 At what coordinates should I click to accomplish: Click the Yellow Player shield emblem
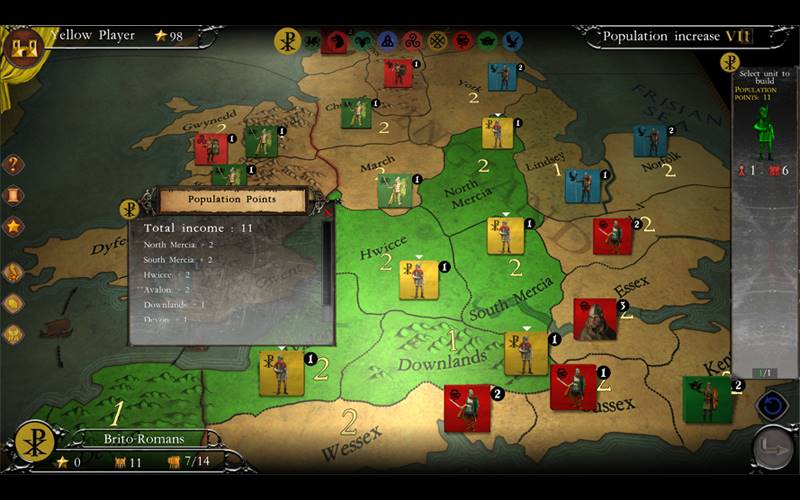tap(22, 45)
